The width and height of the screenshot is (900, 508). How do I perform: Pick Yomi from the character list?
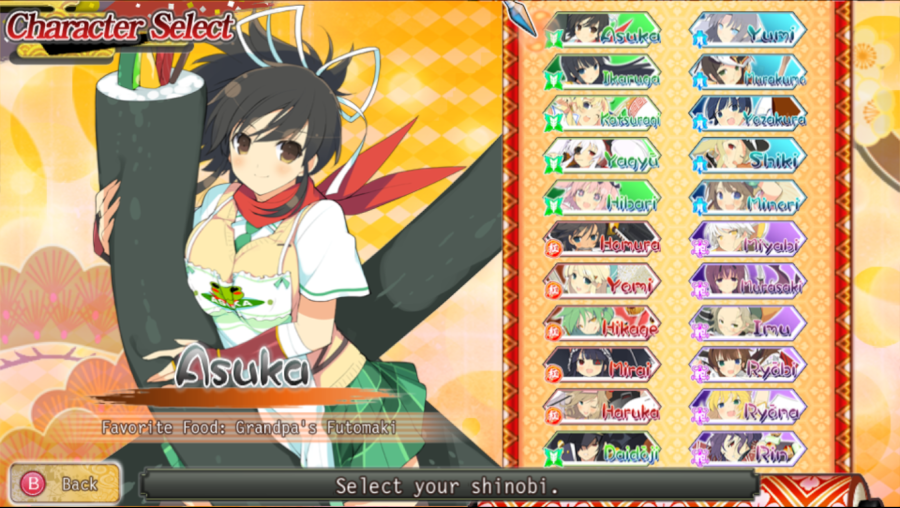(603, 283)
